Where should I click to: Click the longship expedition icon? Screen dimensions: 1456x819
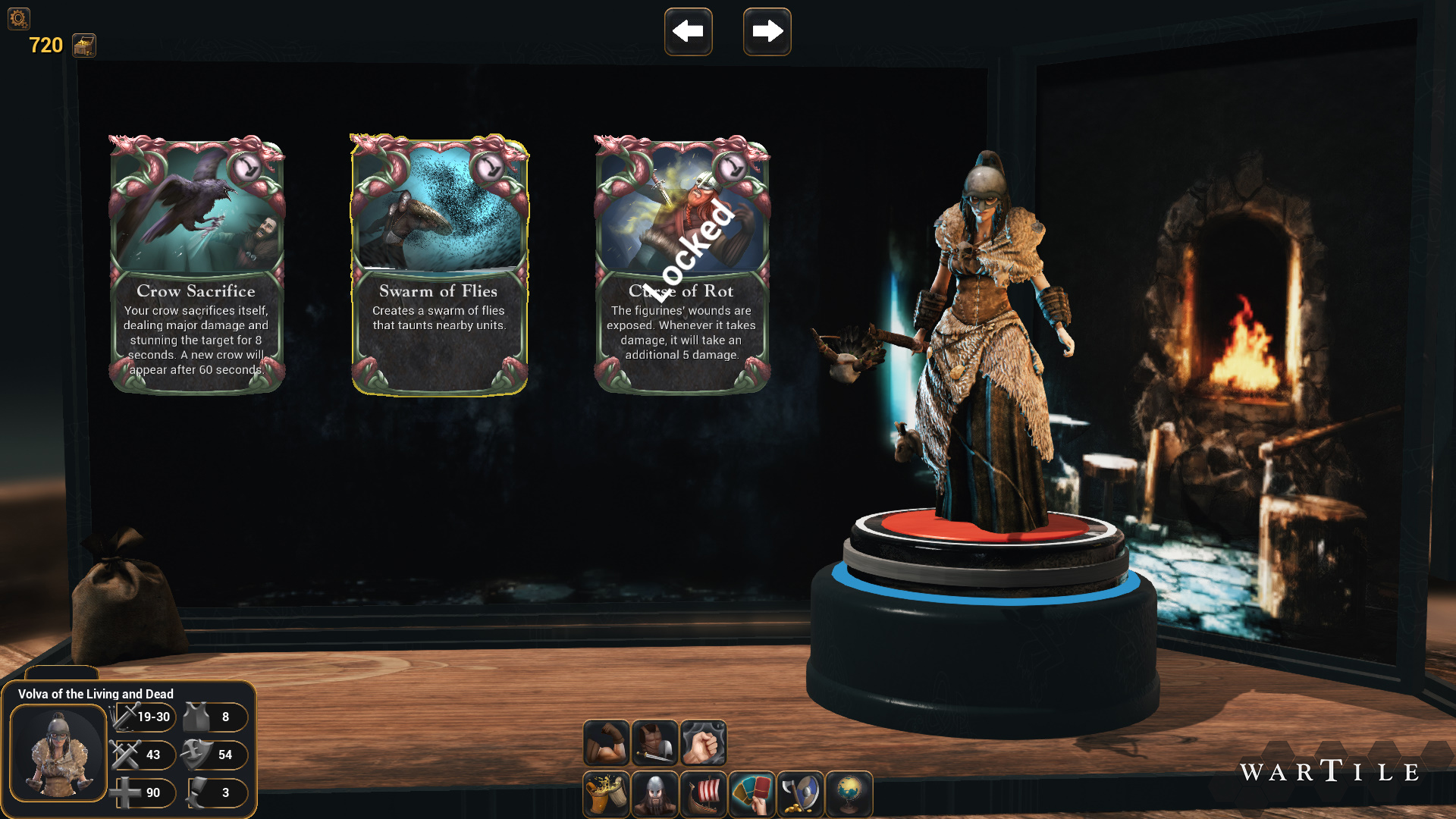[703, 794]
